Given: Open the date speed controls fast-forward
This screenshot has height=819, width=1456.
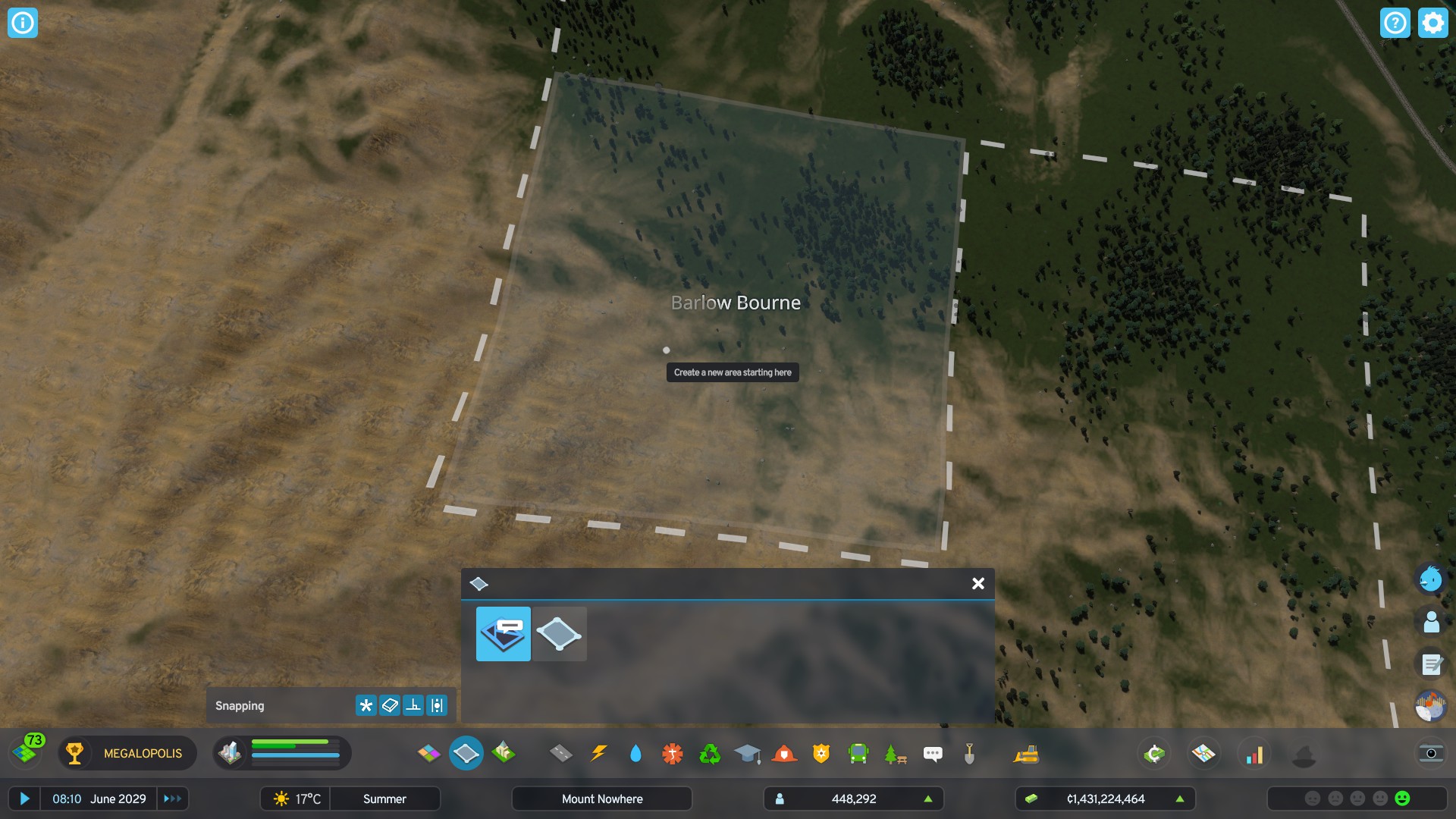Looking at the screenshot, I should coord(173,799).
